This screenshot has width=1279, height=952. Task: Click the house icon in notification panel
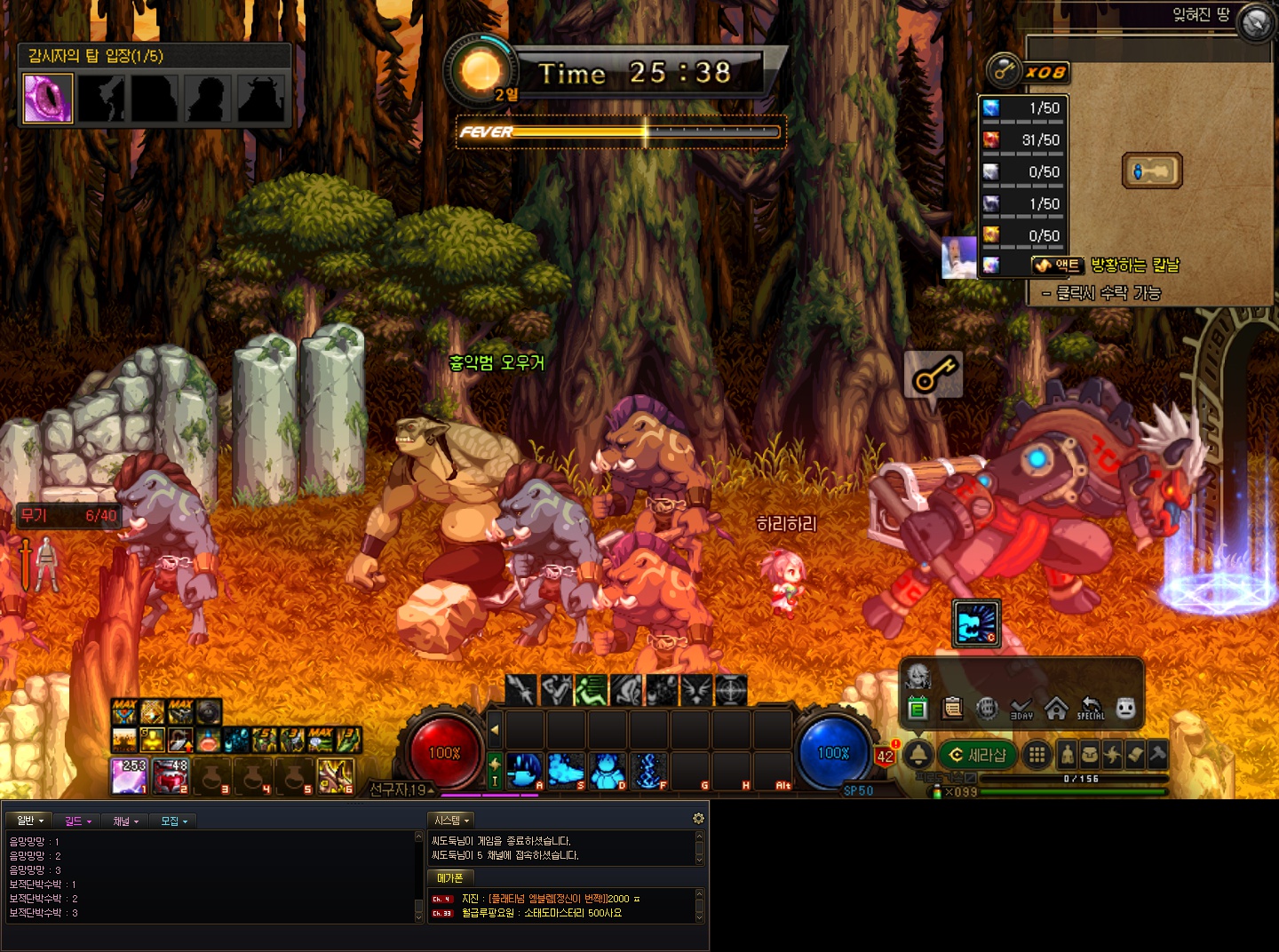pyautogui.click(x=1055, y=709)
